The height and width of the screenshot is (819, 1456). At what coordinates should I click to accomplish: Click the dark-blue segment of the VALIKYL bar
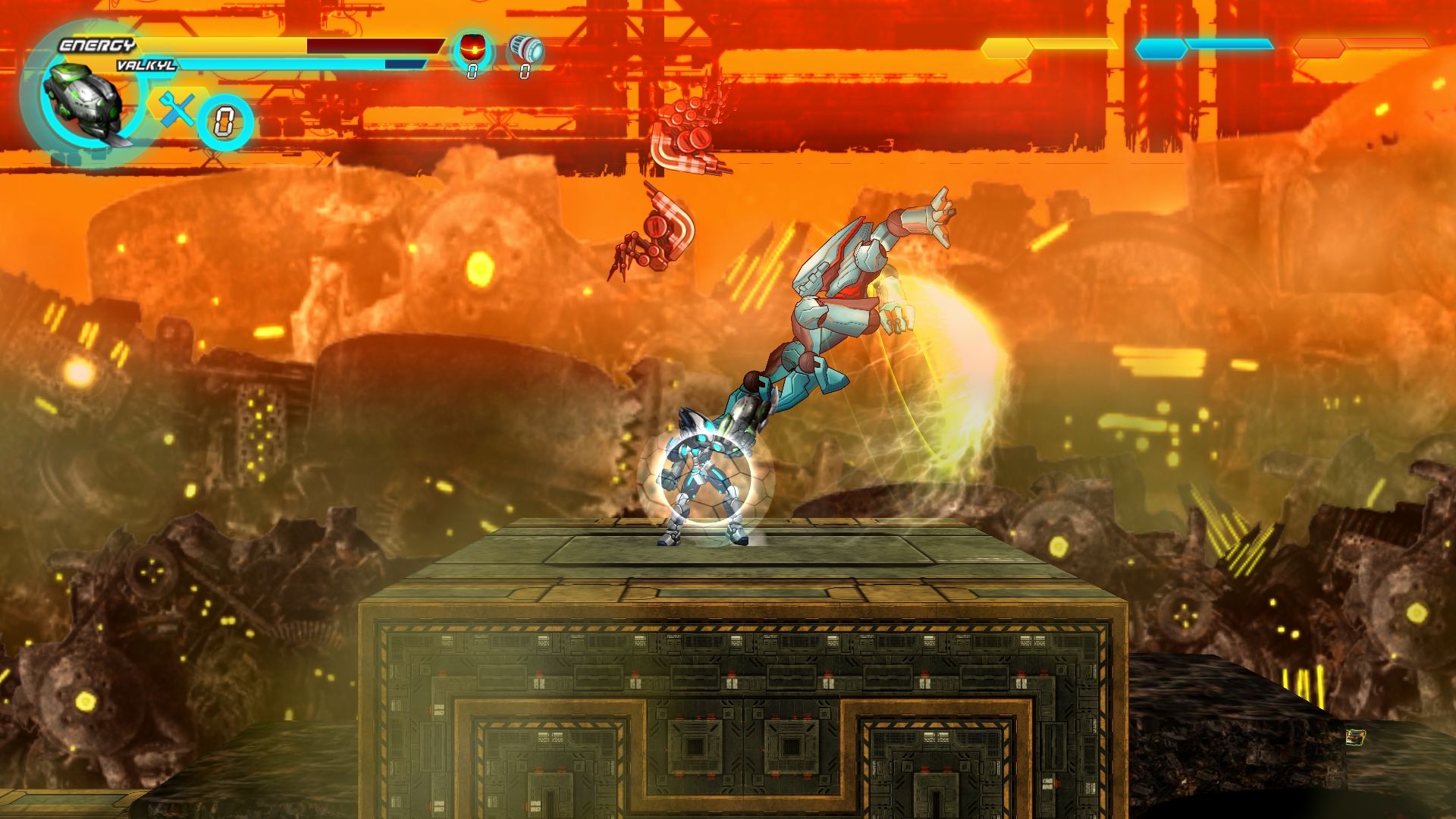point(404,62)
